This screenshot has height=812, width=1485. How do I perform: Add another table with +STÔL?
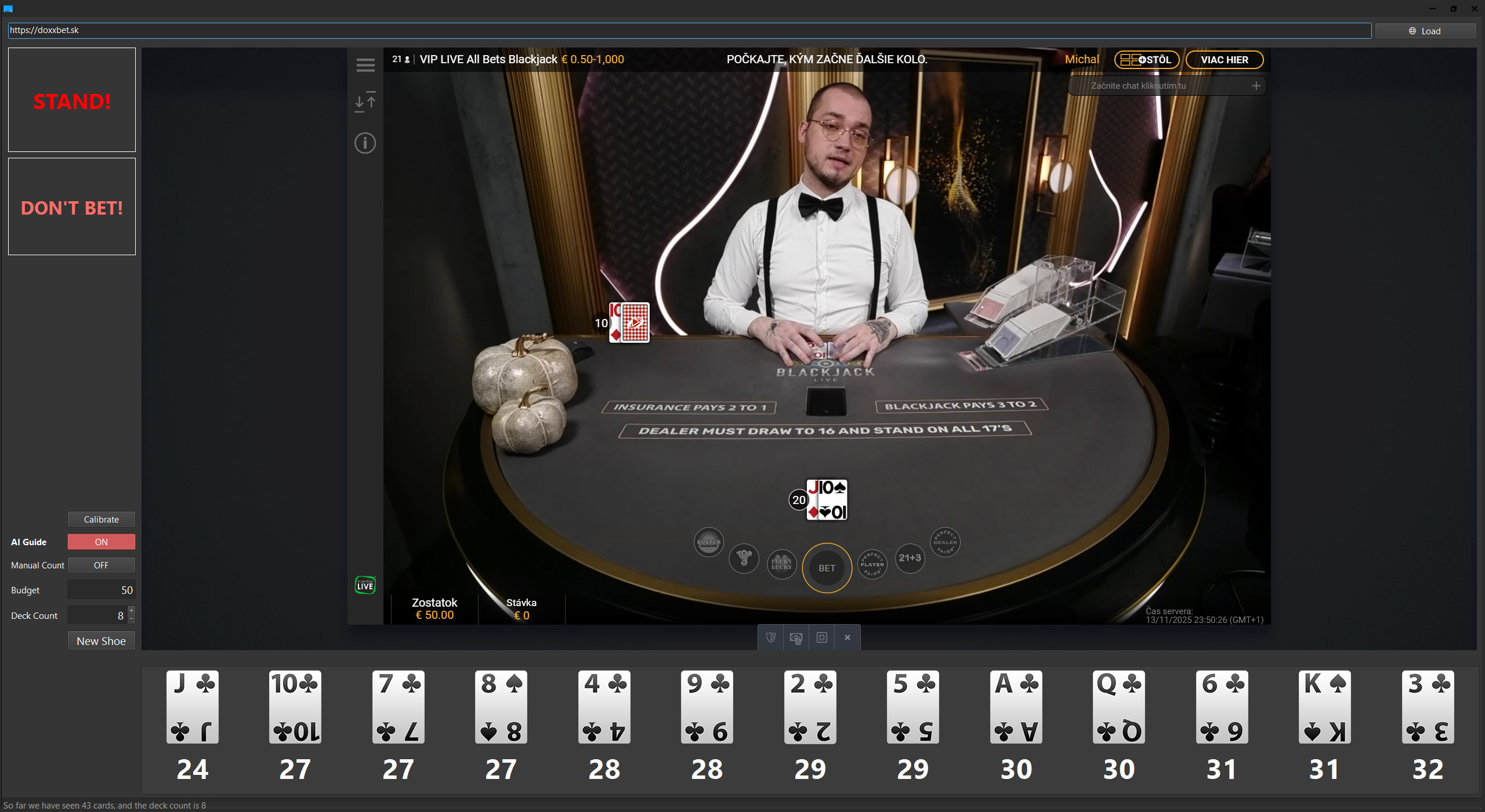(1146, 60)
